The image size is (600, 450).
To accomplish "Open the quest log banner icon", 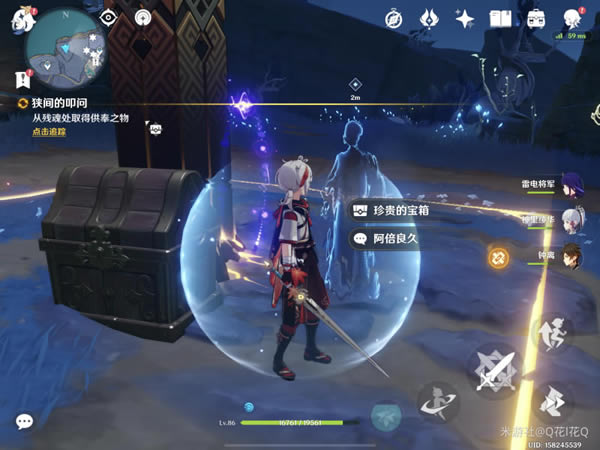I will point(20,78).
